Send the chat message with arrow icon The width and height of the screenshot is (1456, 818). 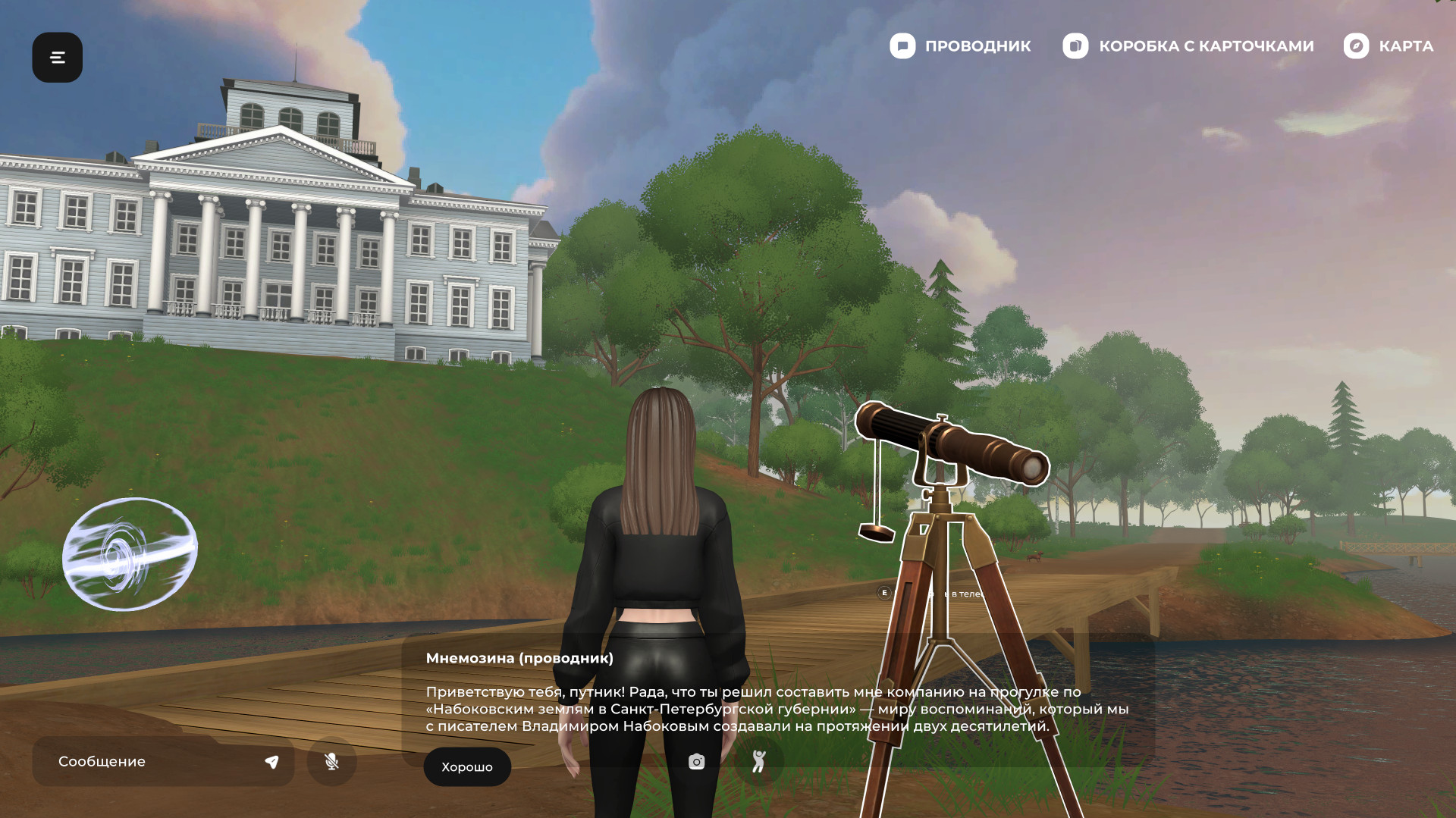point(271,762)
